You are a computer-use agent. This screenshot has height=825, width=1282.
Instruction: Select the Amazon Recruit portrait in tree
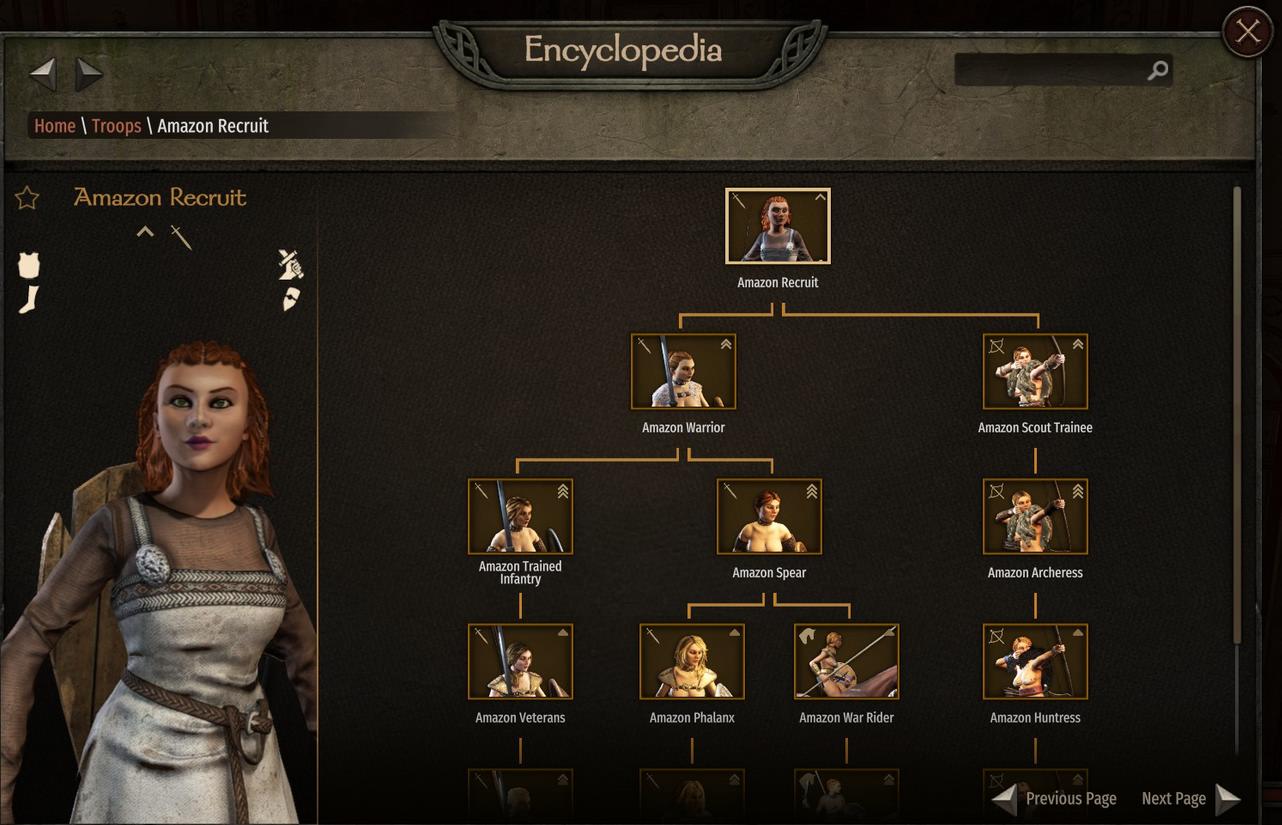[x=778, y=227]
